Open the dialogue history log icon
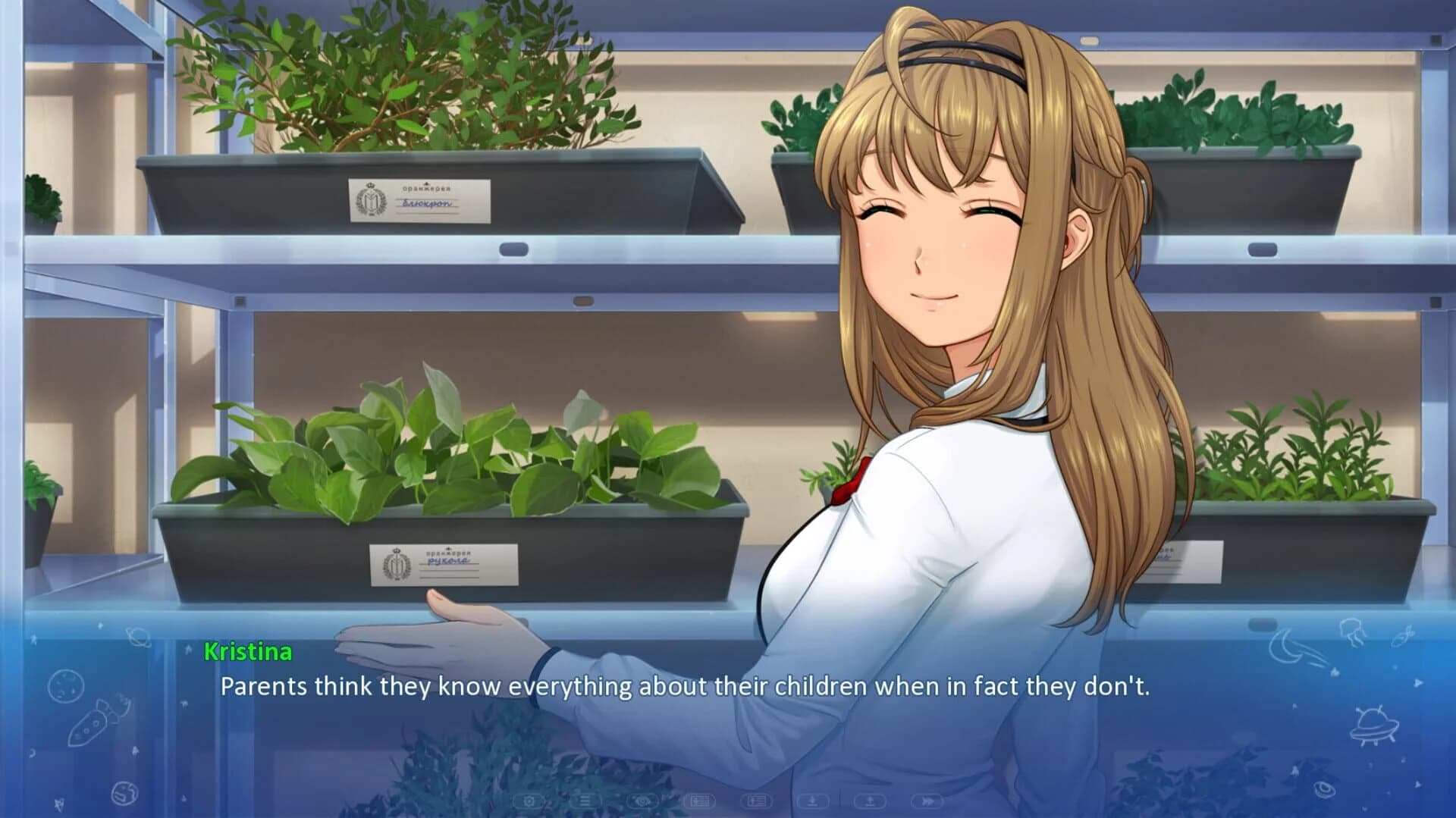The image size is (1456, 818). pyautogui.click(x=585, y=800)
